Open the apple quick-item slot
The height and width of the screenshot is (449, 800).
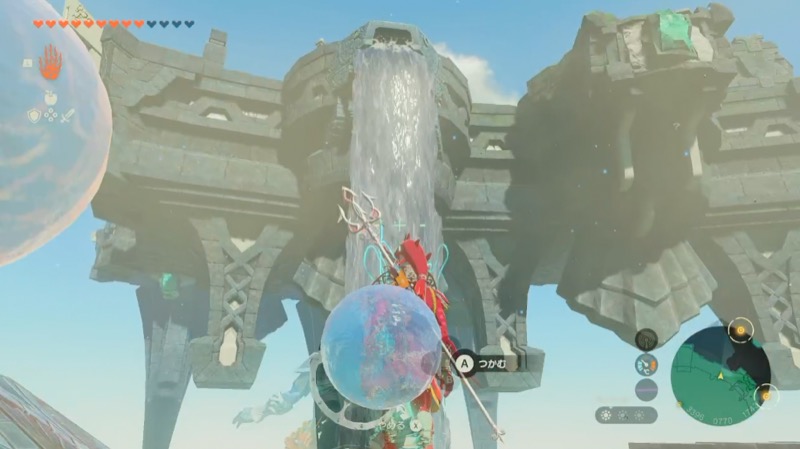(49, 98)
